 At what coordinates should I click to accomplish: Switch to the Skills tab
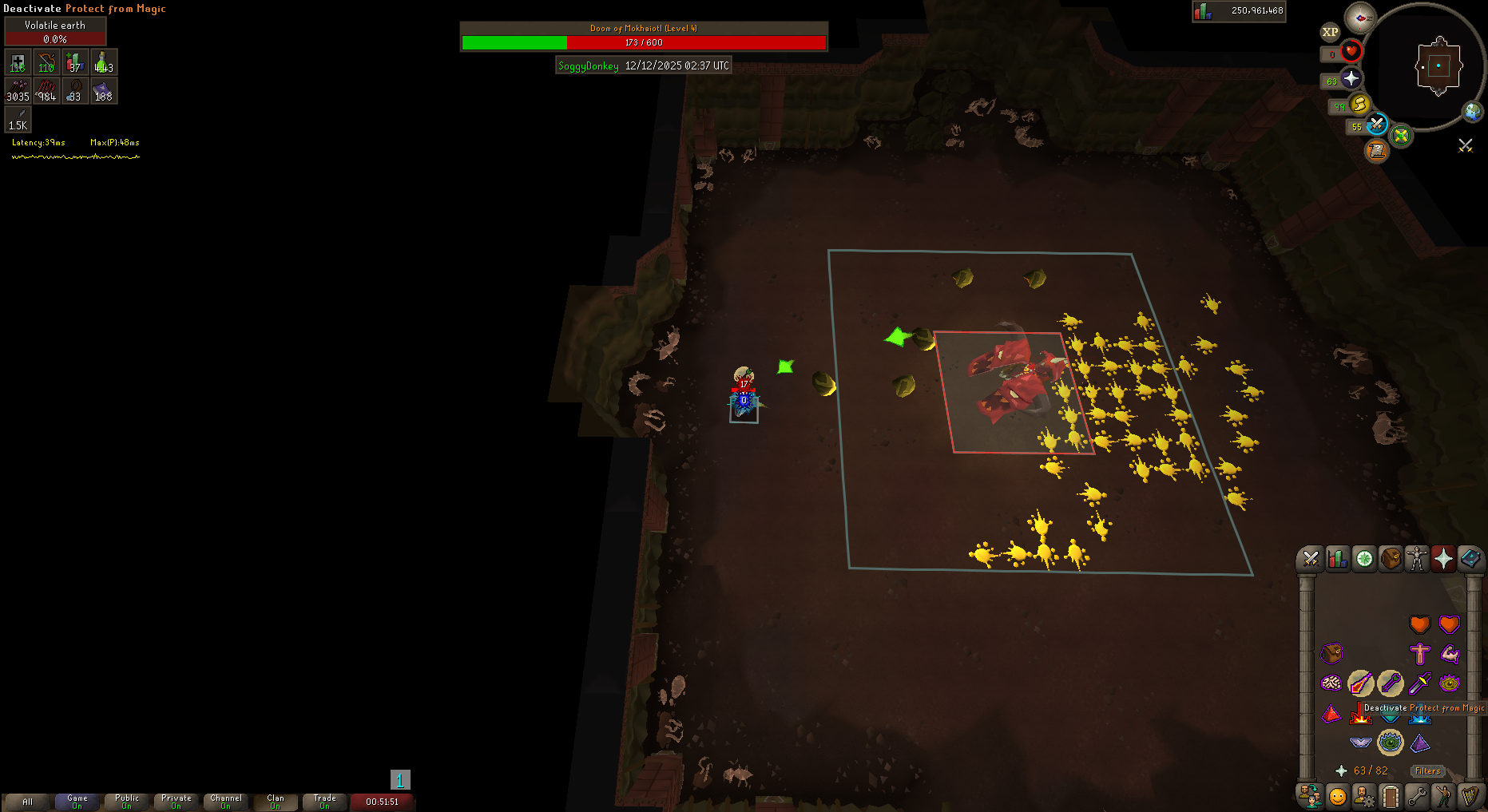point(1337,559)
